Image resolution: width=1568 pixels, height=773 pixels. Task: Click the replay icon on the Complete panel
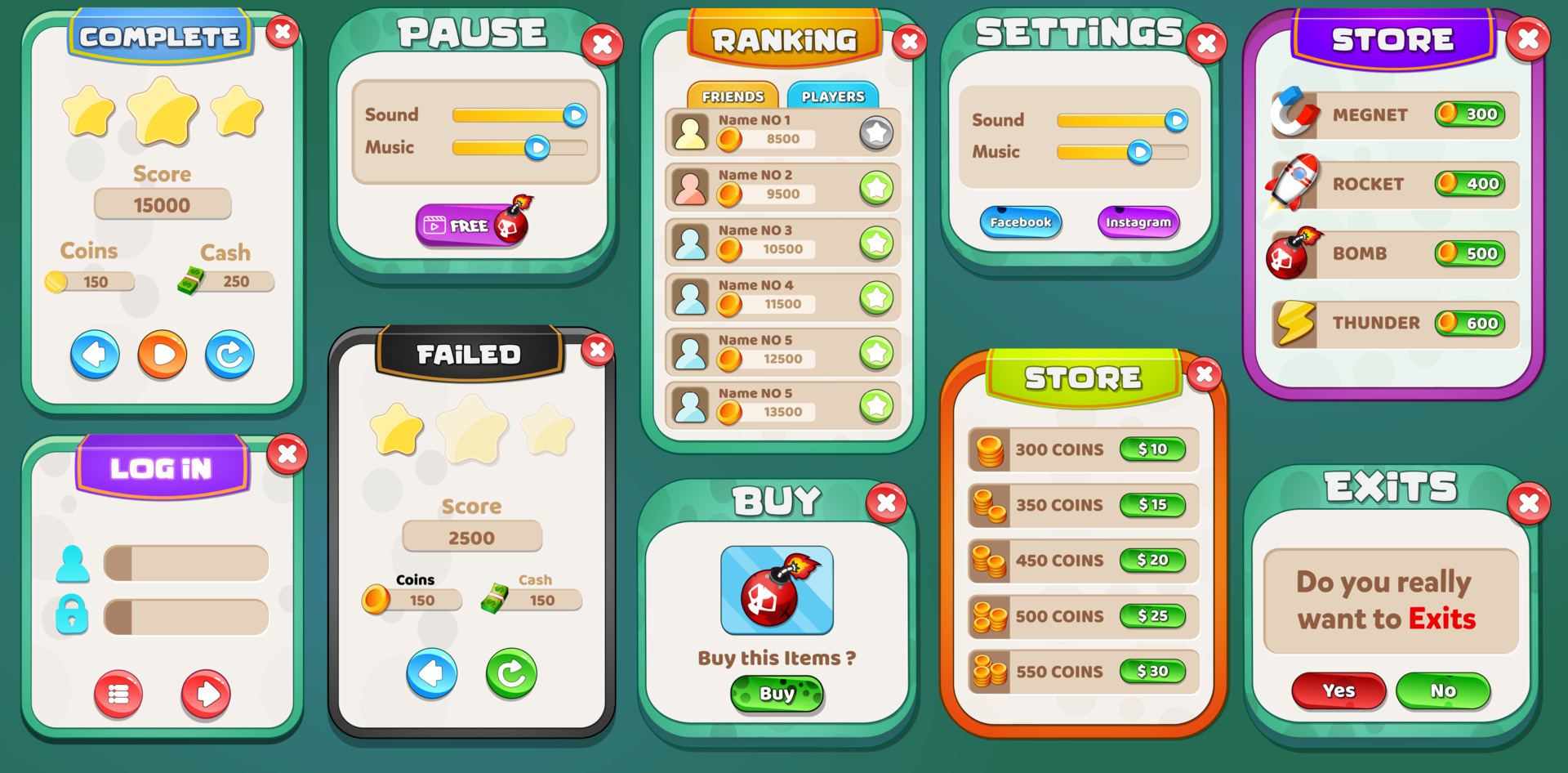(x=229, y=354)
